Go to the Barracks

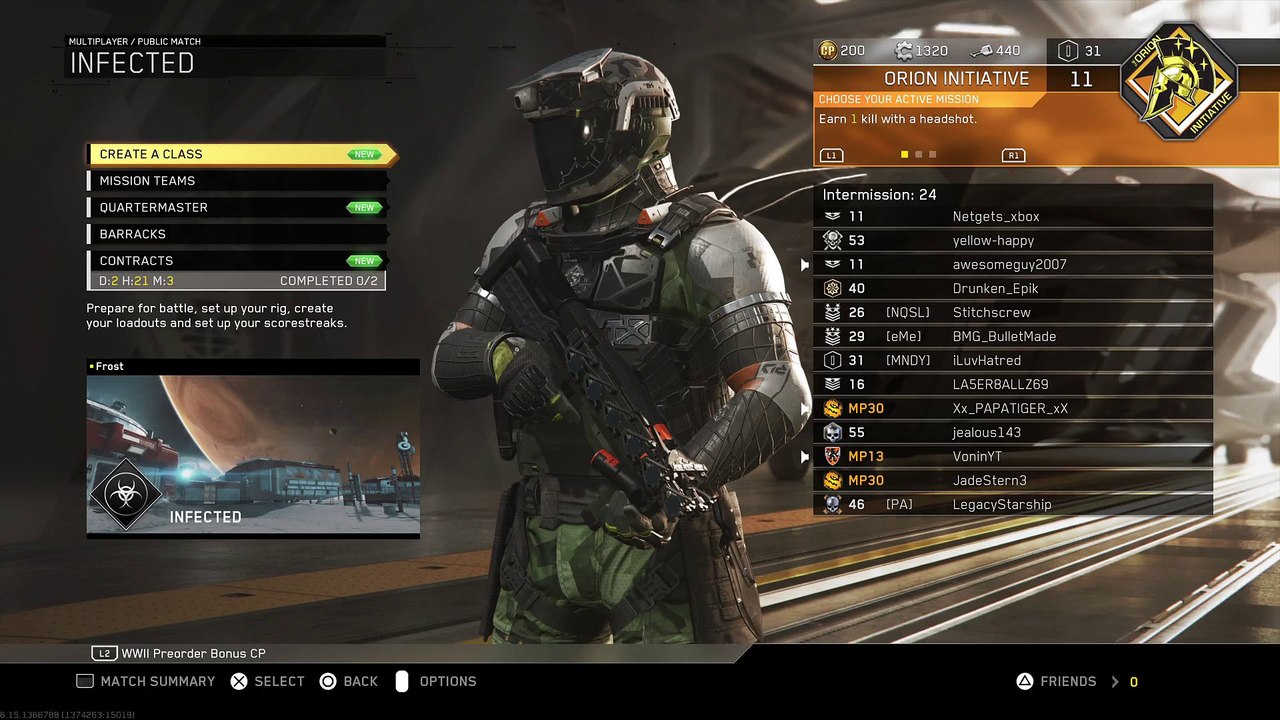(x=236, y=234)
